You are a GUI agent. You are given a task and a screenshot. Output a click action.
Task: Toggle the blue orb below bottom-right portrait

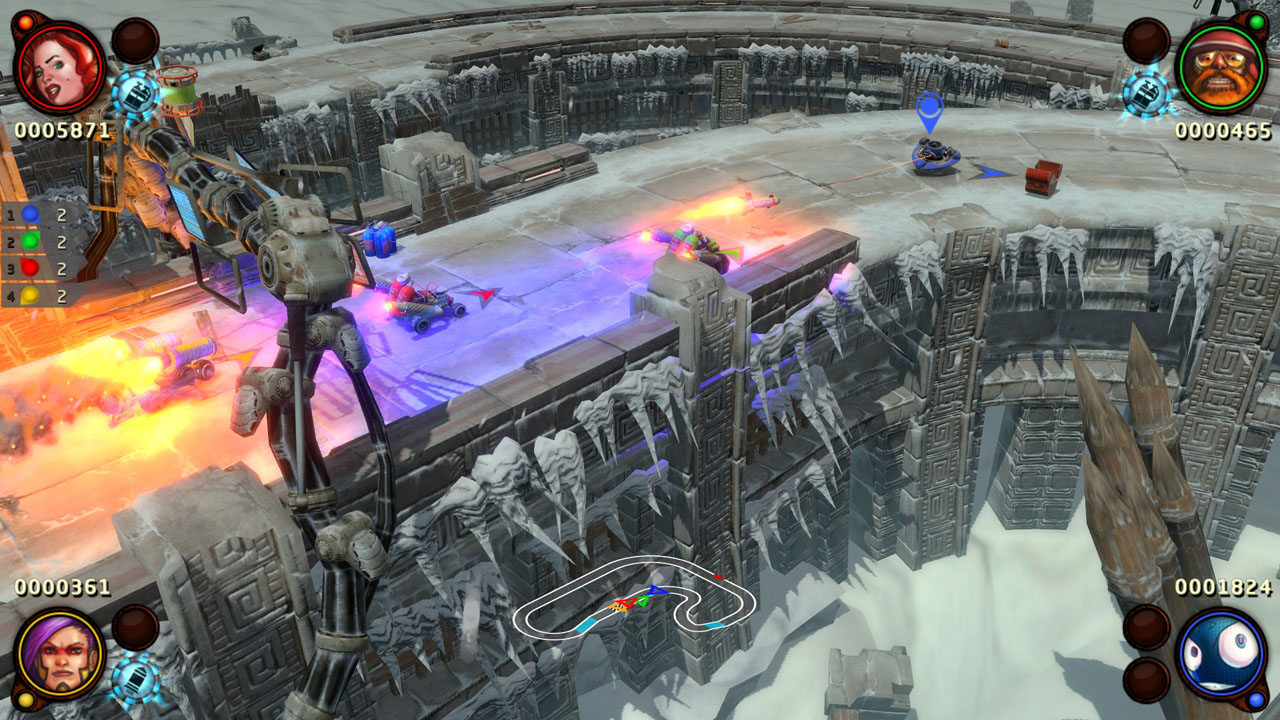(x=1255, y=700)
